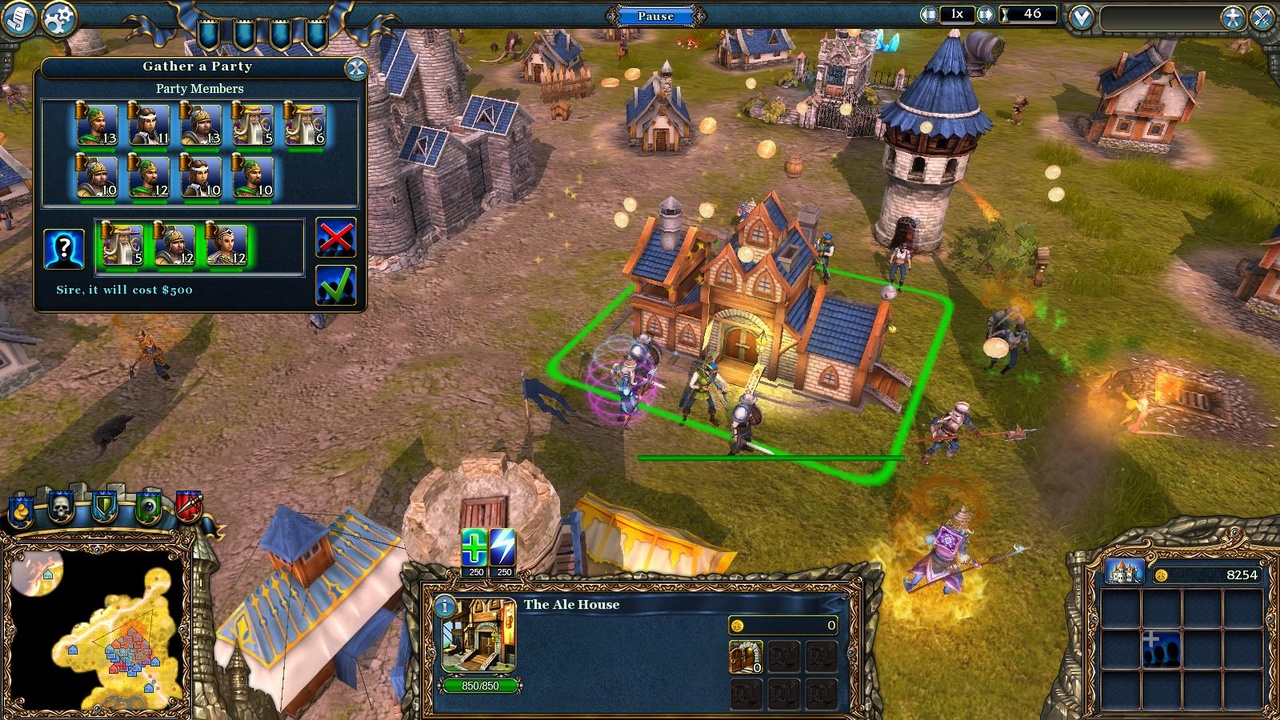Toggle the first hero's beer mug selection
This screenshot has height=720, width=1280.
click(83, 110)
